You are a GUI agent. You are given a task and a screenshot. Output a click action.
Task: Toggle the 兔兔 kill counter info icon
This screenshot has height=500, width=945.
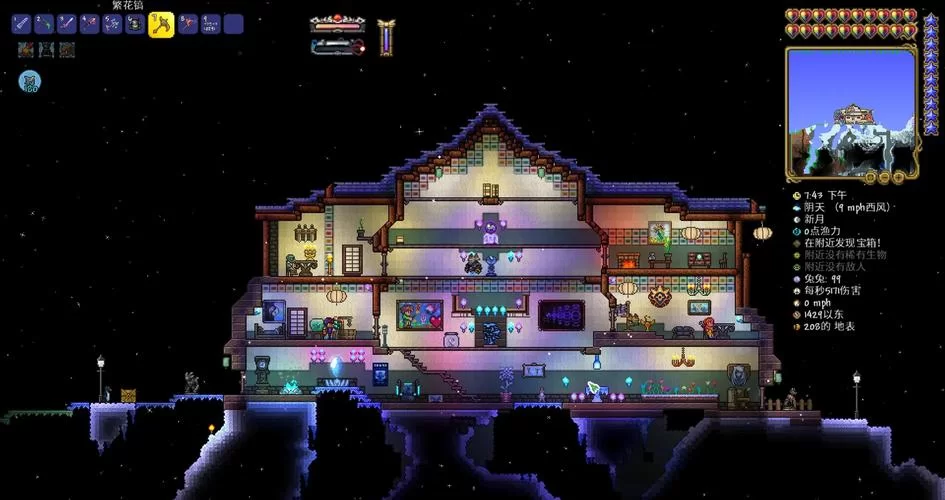(797, 279)
